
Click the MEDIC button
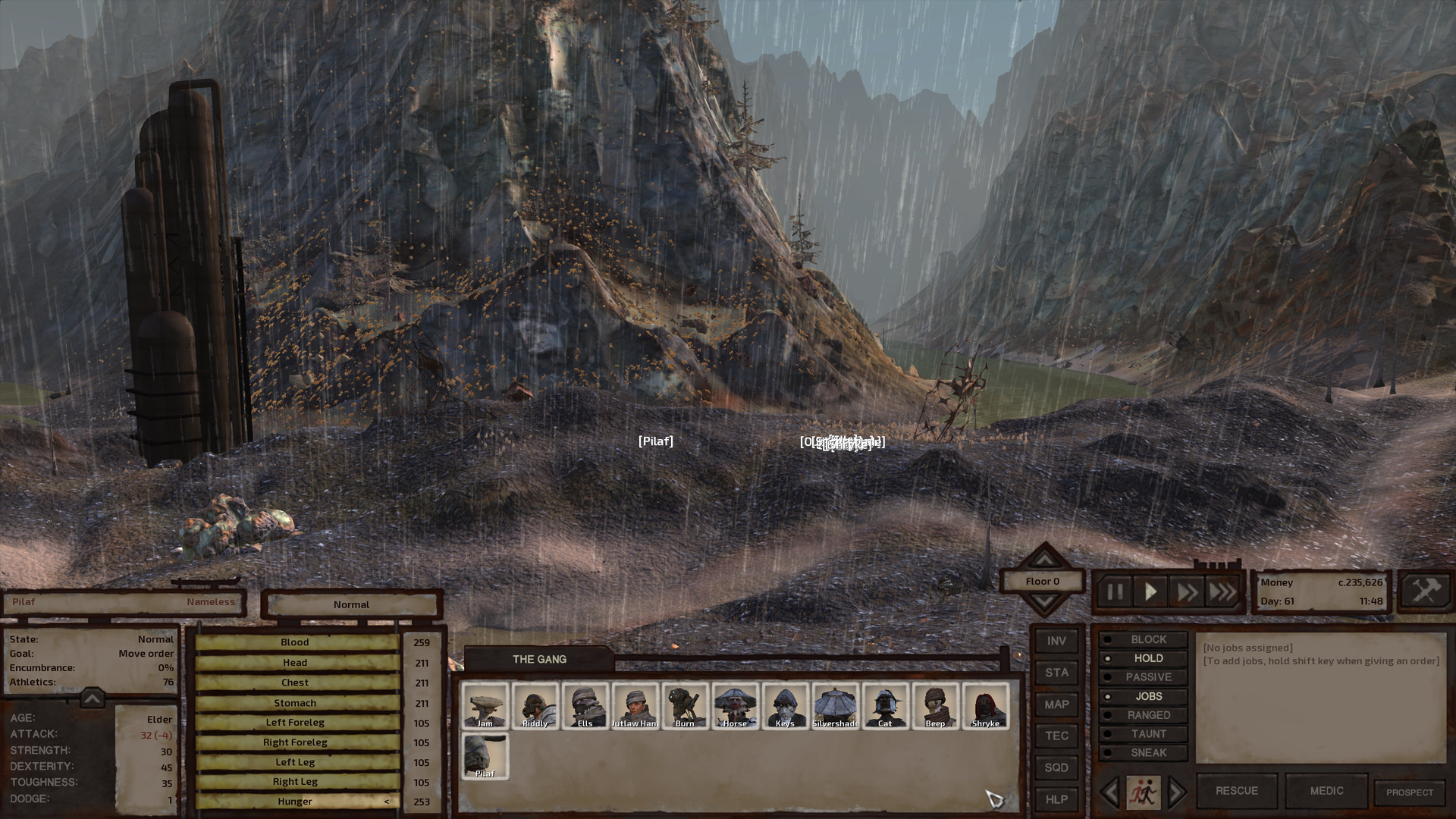click(x=1326, y=790)
